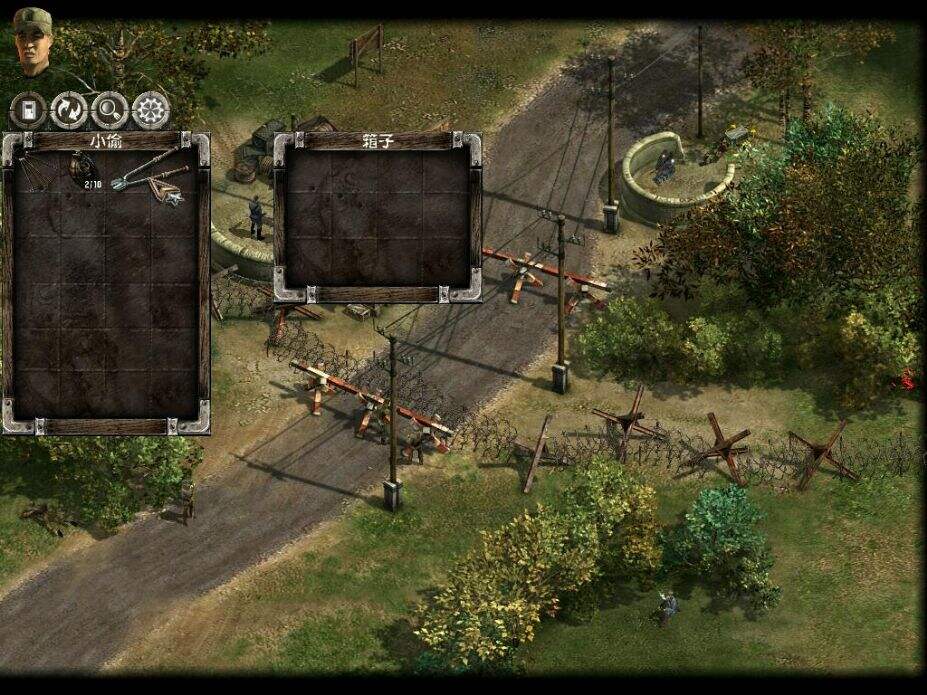The height and width of the screenshot is (695, 927).
Task: Click the 箱子 box panel title bar
Action: (x=376, y=141)
